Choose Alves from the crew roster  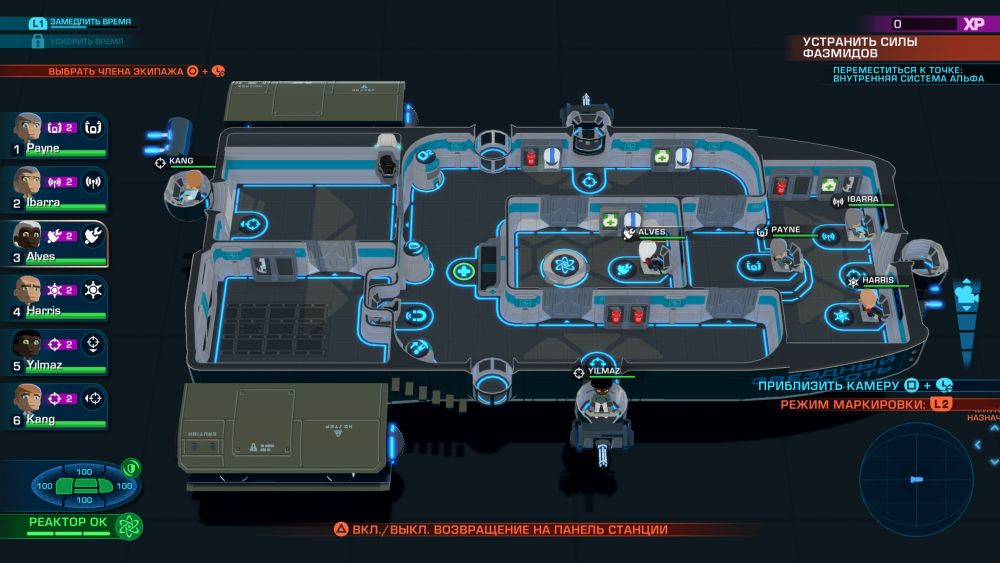coord(28,238)
